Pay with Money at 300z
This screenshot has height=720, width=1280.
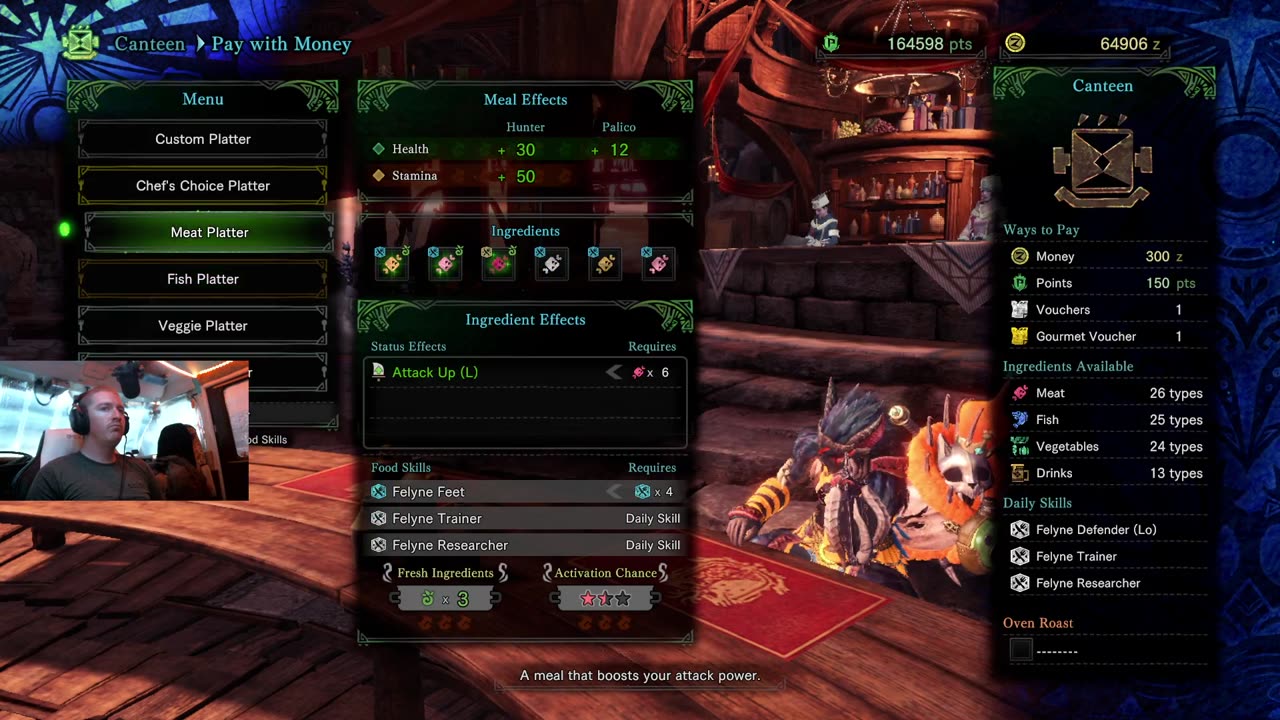tap(1104, 257)
